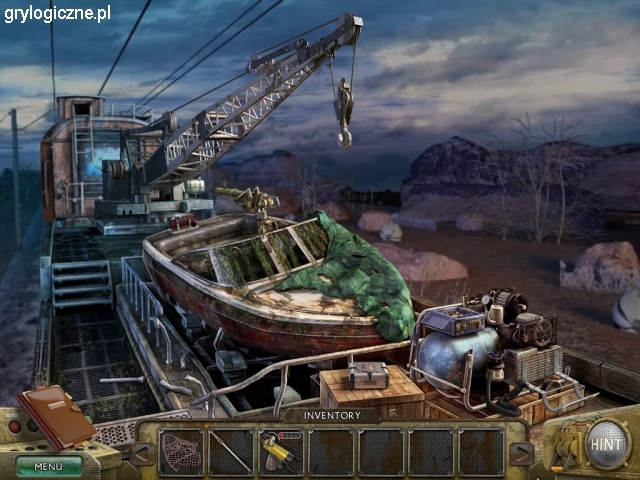This screenshot has width=640, height=480.
Task: Select the thin metal rod in inventory
Action: [231, 451]
